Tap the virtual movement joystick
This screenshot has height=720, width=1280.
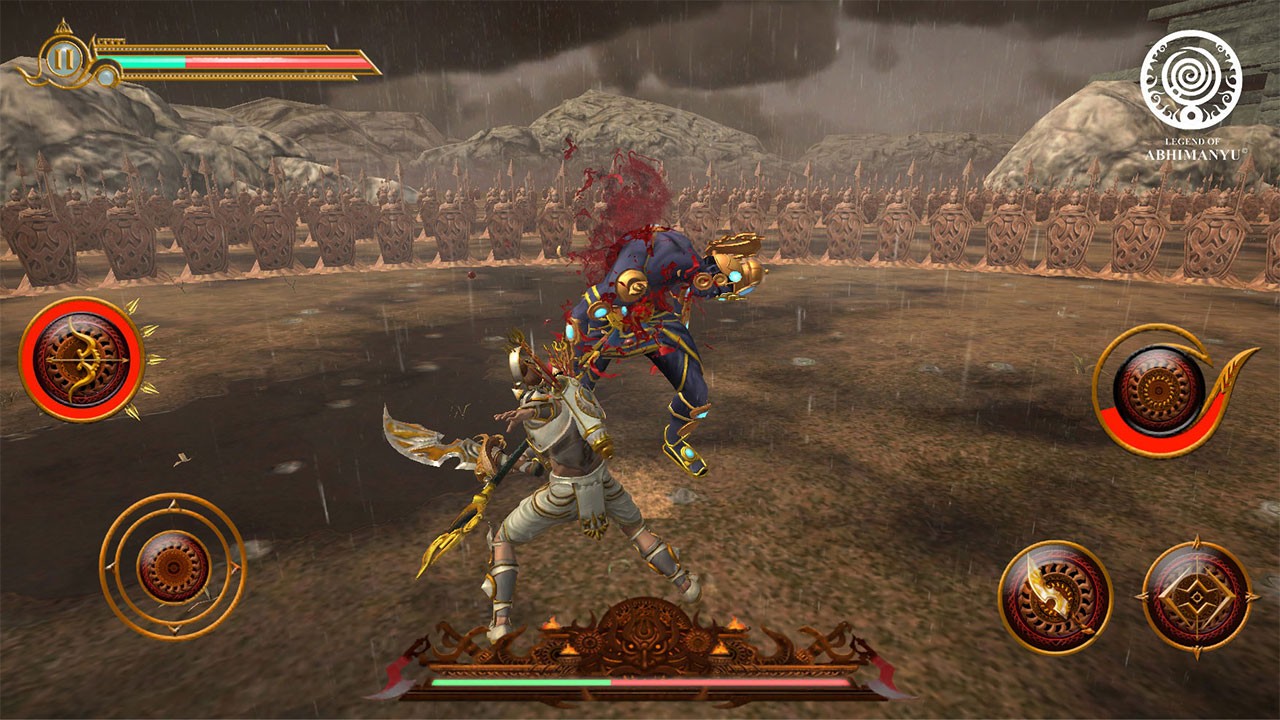[x=173, y=566]
